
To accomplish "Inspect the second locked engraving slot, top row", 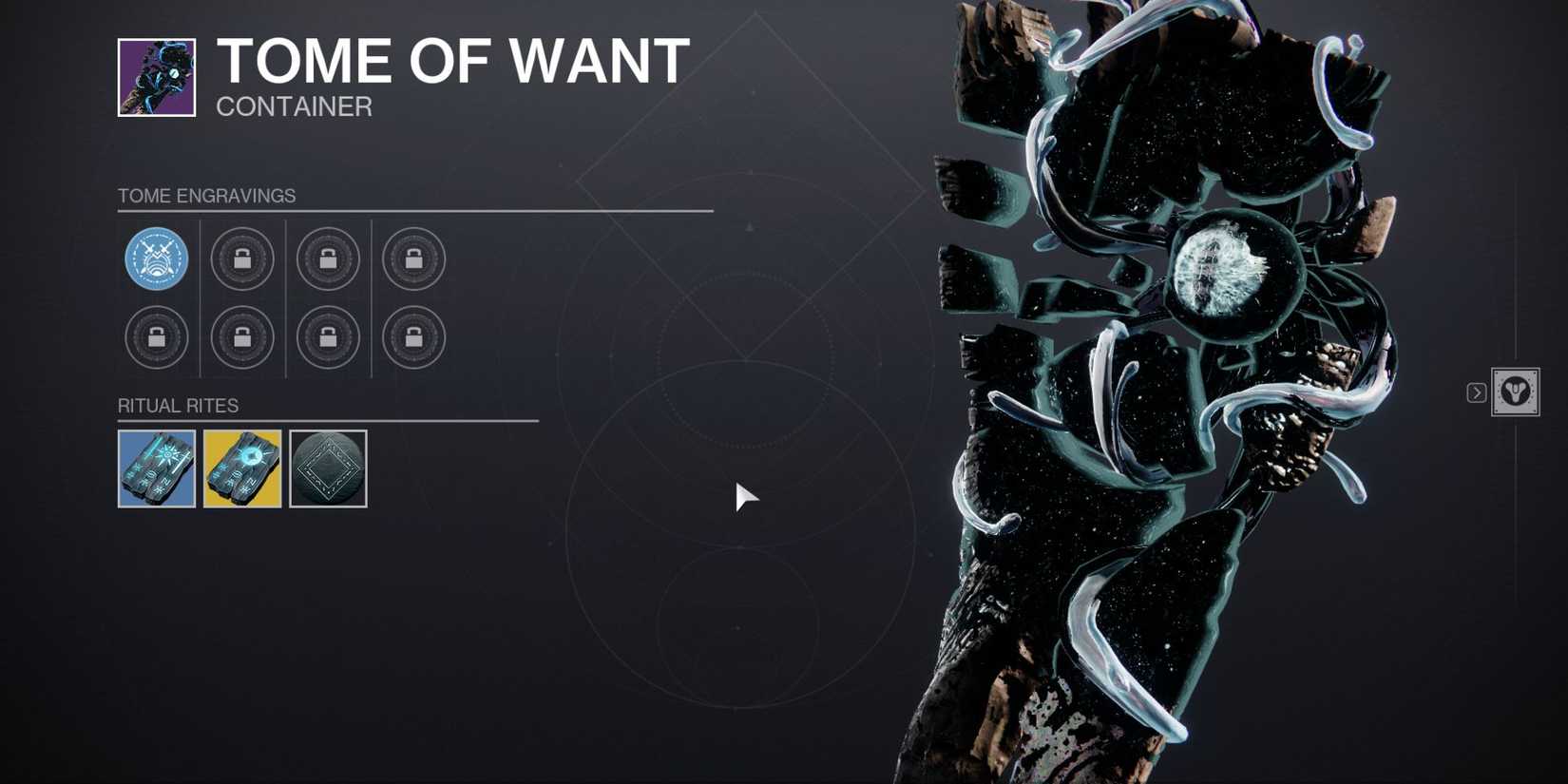I will click(x=242, y=258).
